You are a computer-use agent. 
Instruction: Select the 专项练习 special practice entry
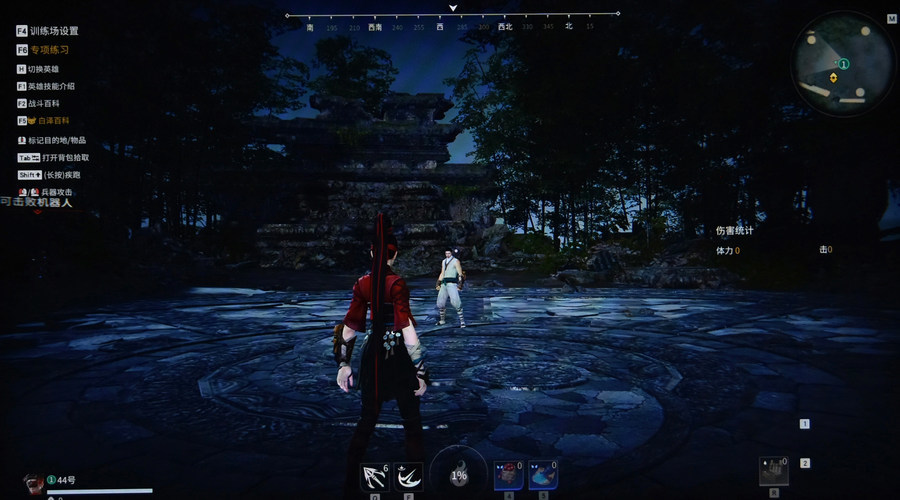pos(49,50)
